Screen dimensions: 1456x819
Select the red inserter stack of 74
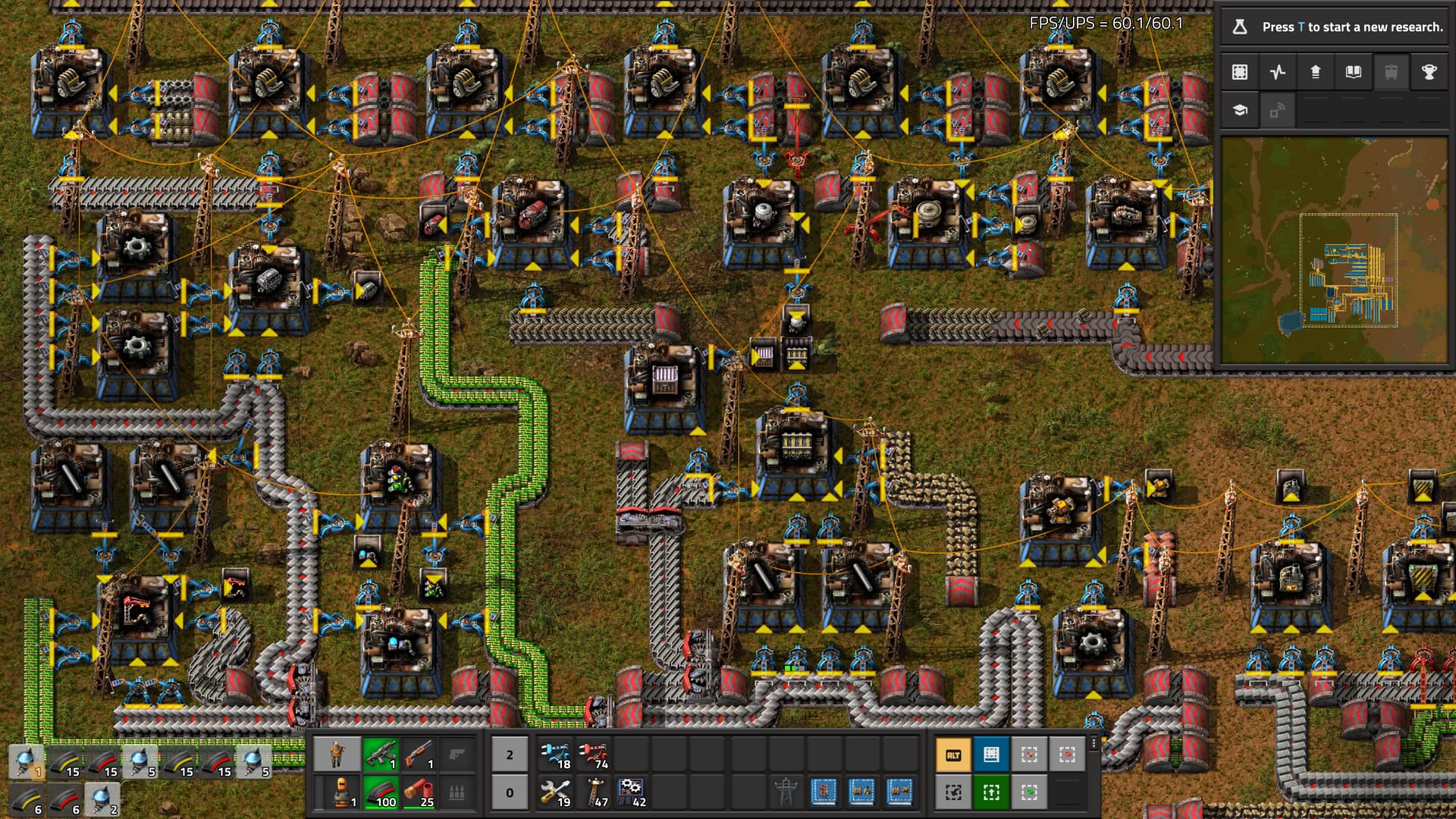pyautogui.click(x=594, y=755)
